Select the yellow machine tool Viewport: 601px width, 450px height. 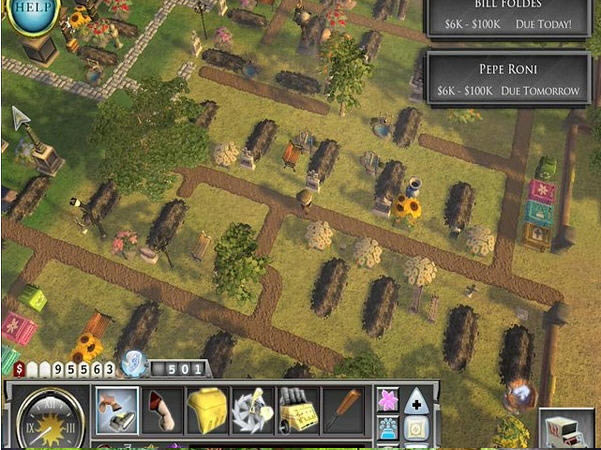click(297, 410)
